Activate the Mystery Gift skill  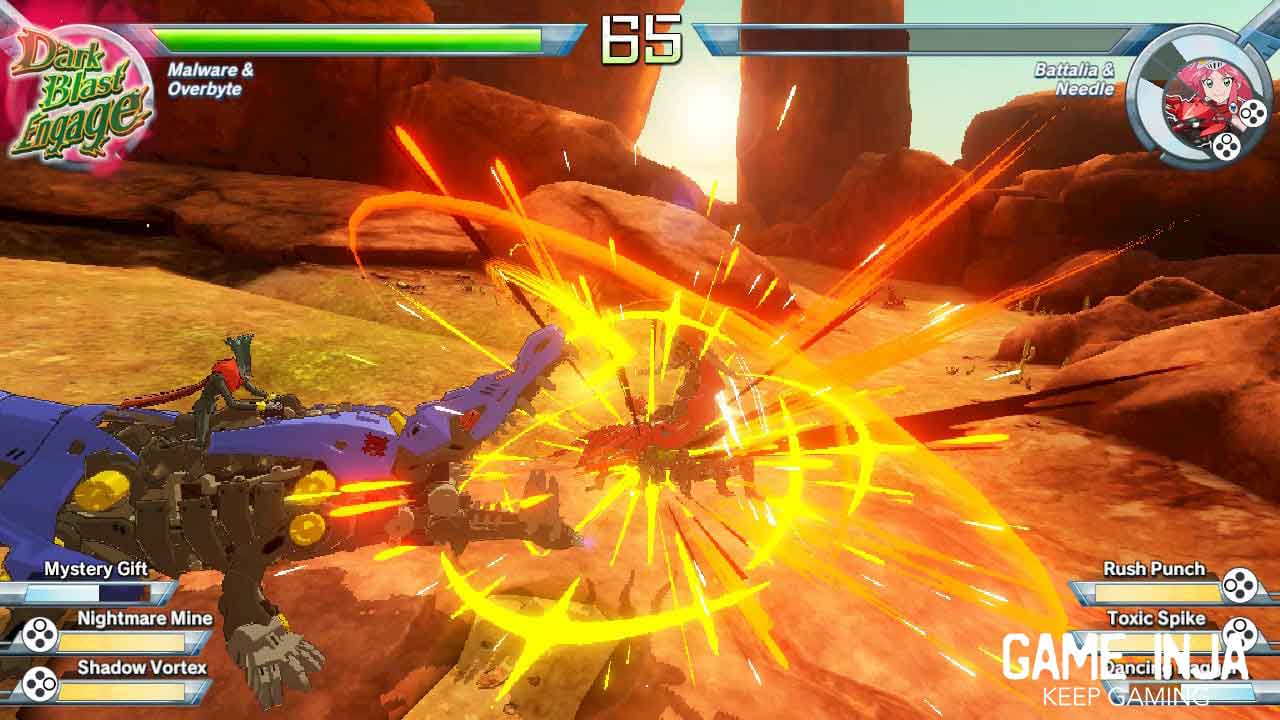tap(95, 581)
